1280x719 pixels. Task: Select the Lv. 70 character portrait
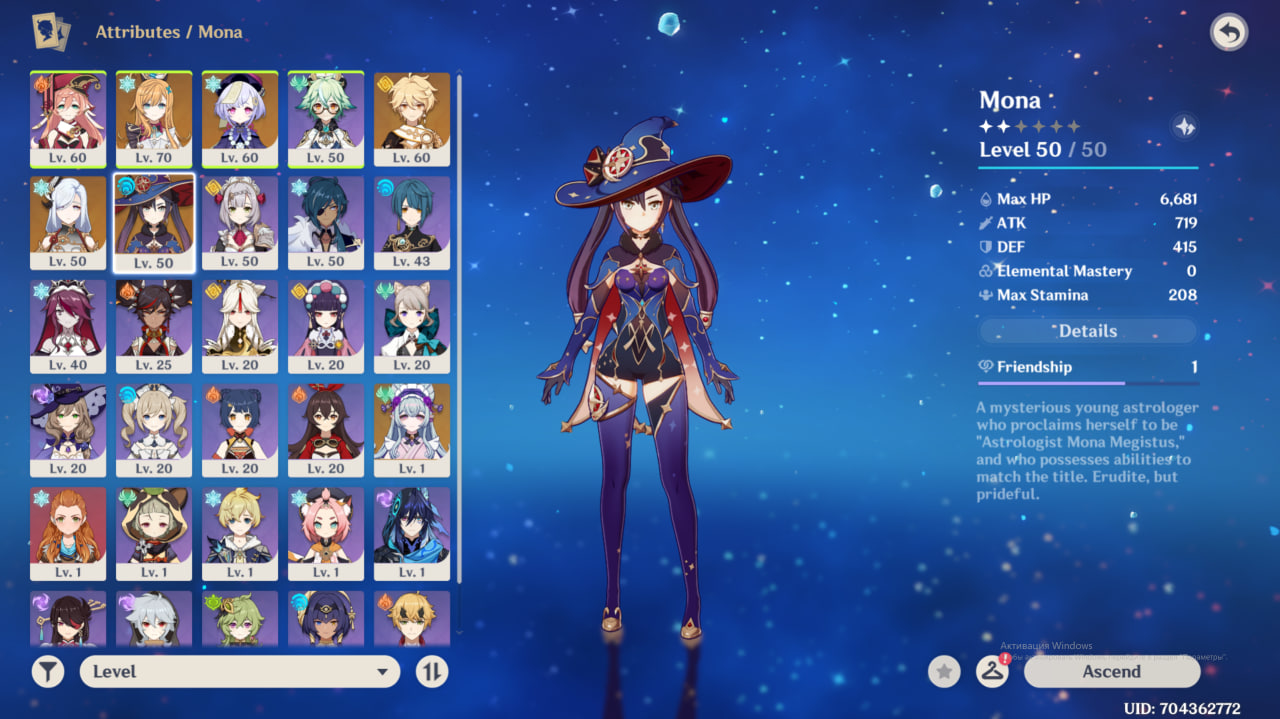pos(154,119)
